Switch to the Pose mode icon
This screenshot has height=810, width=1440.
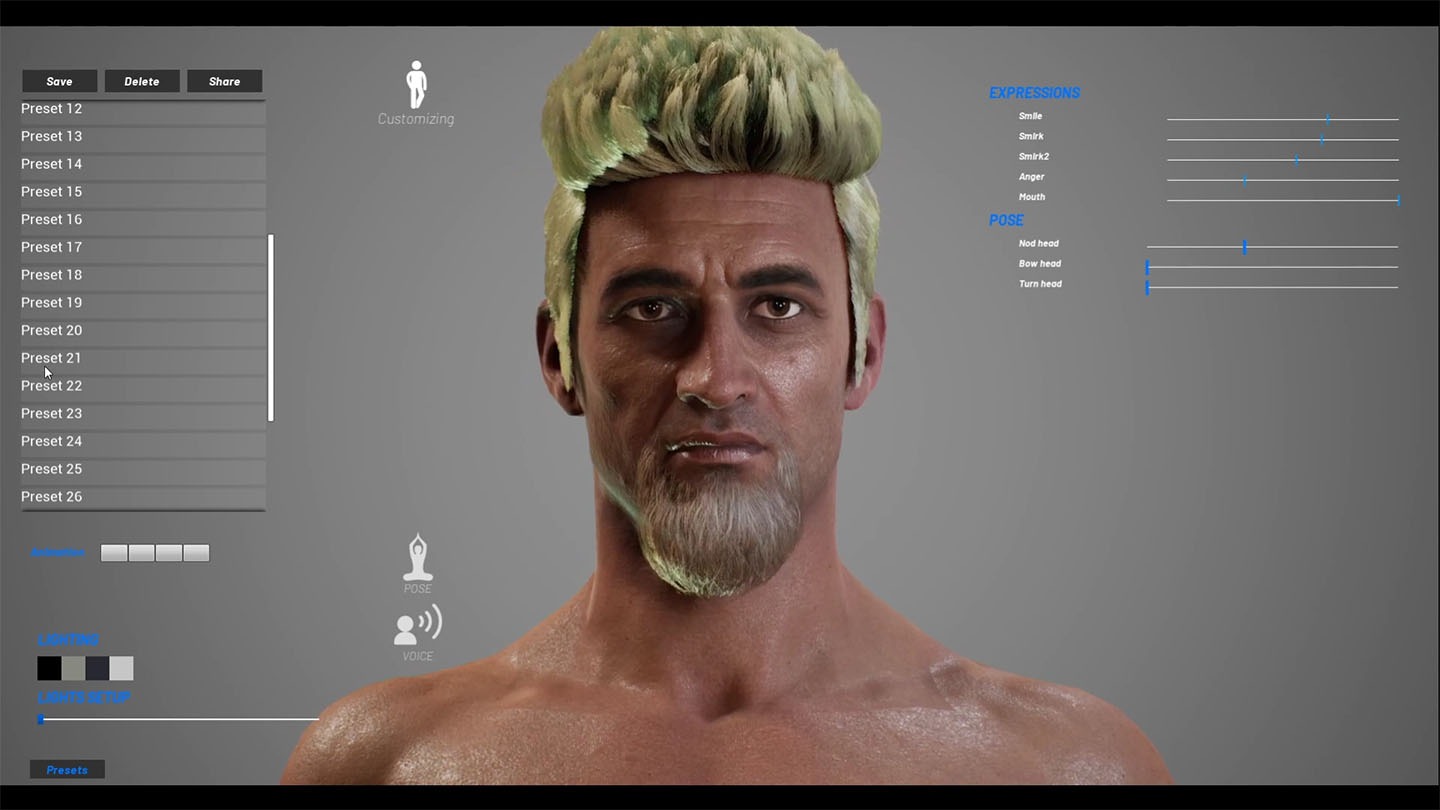(x=417, y=559)
